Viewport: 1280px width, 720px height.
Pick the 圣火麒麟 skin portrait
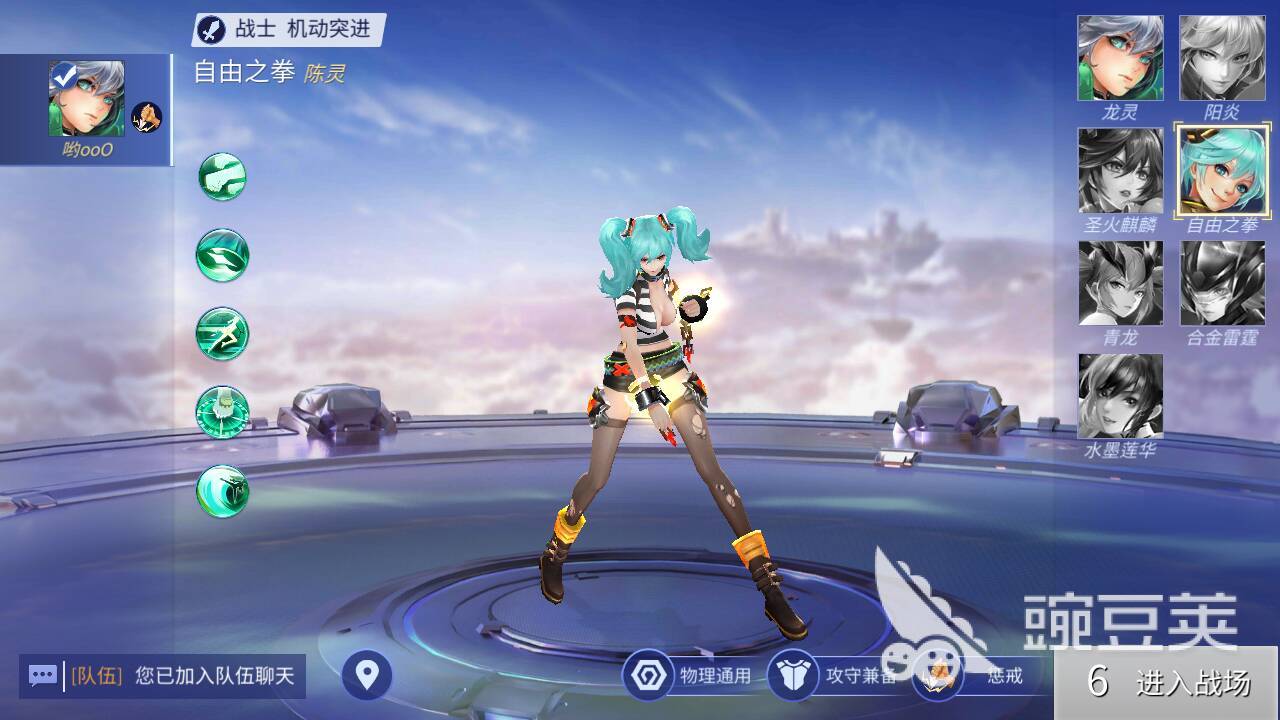[x=1120, y=171]
